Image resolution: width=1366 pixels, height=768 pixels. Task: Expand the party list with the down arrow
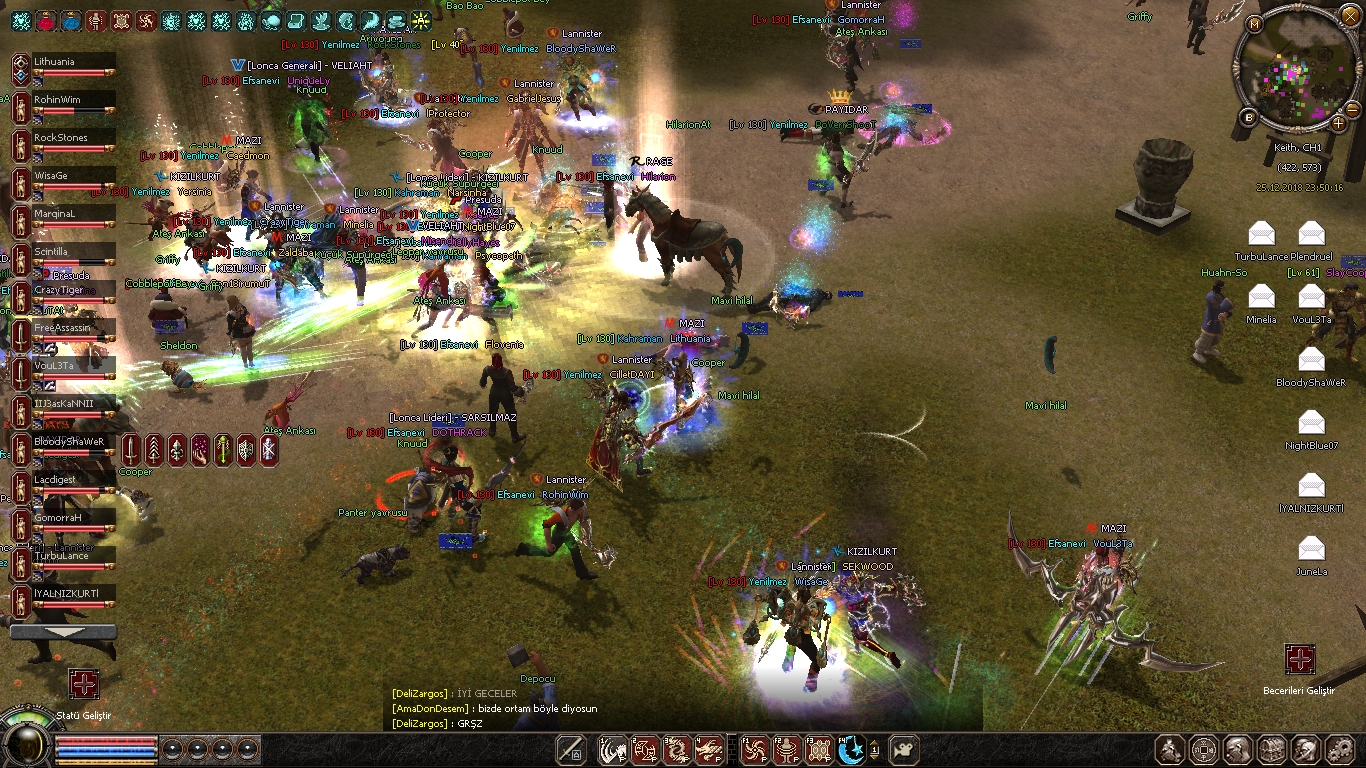tap(62, 632)
